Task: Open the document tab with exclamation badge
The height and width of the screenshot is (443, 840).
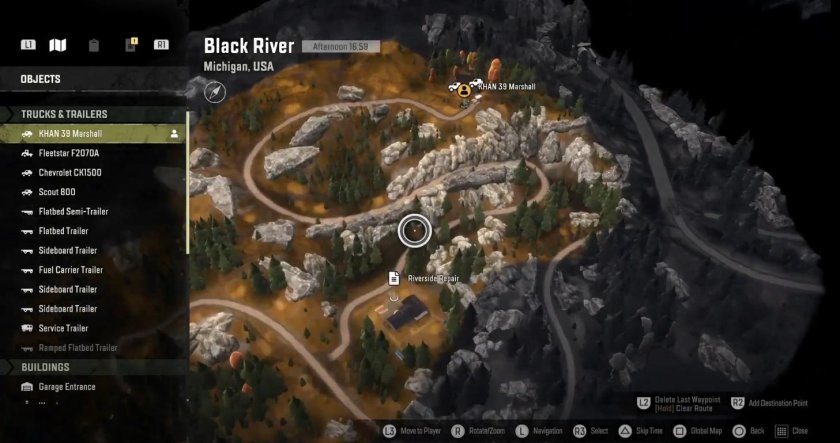Action: (x=129, y=45)
